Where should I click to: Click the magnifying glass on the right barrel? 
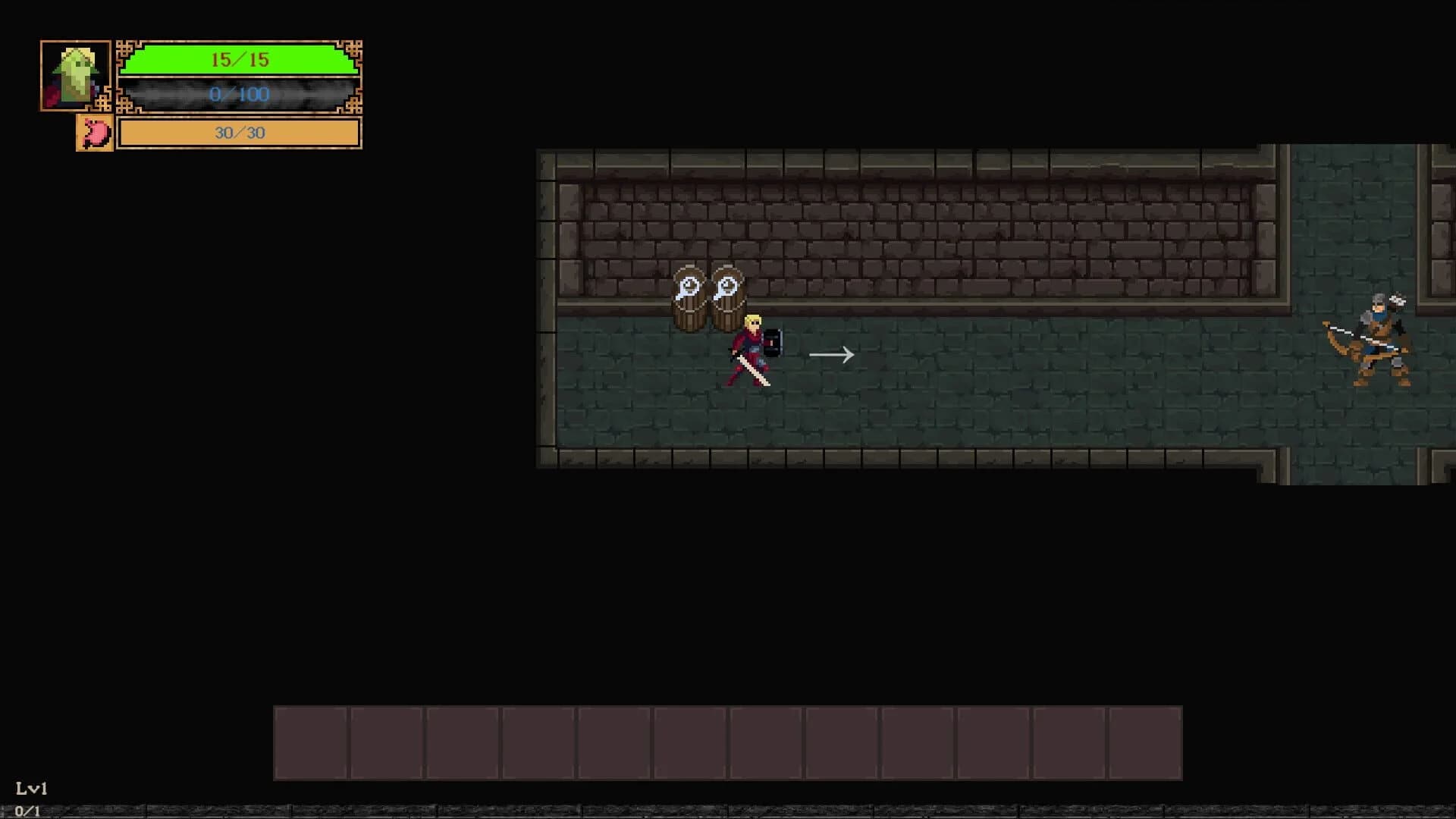click(x=726, y=288)
